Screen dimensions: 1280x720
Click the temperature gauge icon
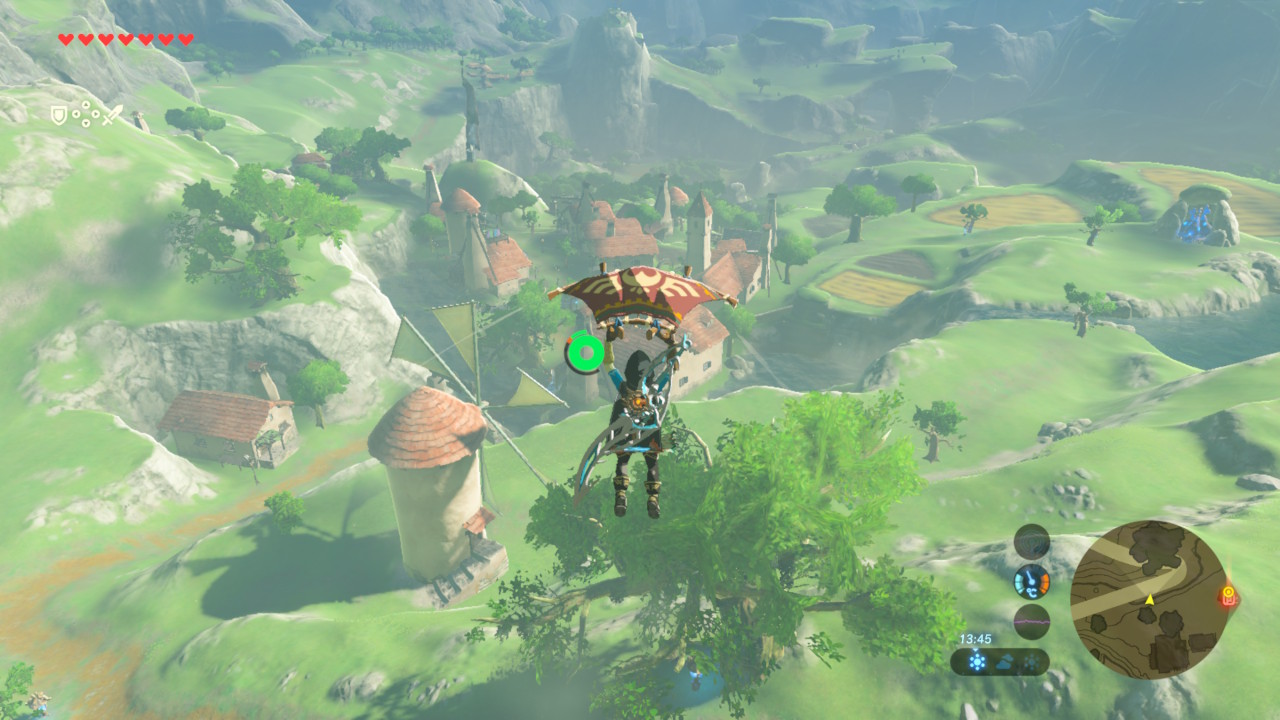[x=1031, y=581]
